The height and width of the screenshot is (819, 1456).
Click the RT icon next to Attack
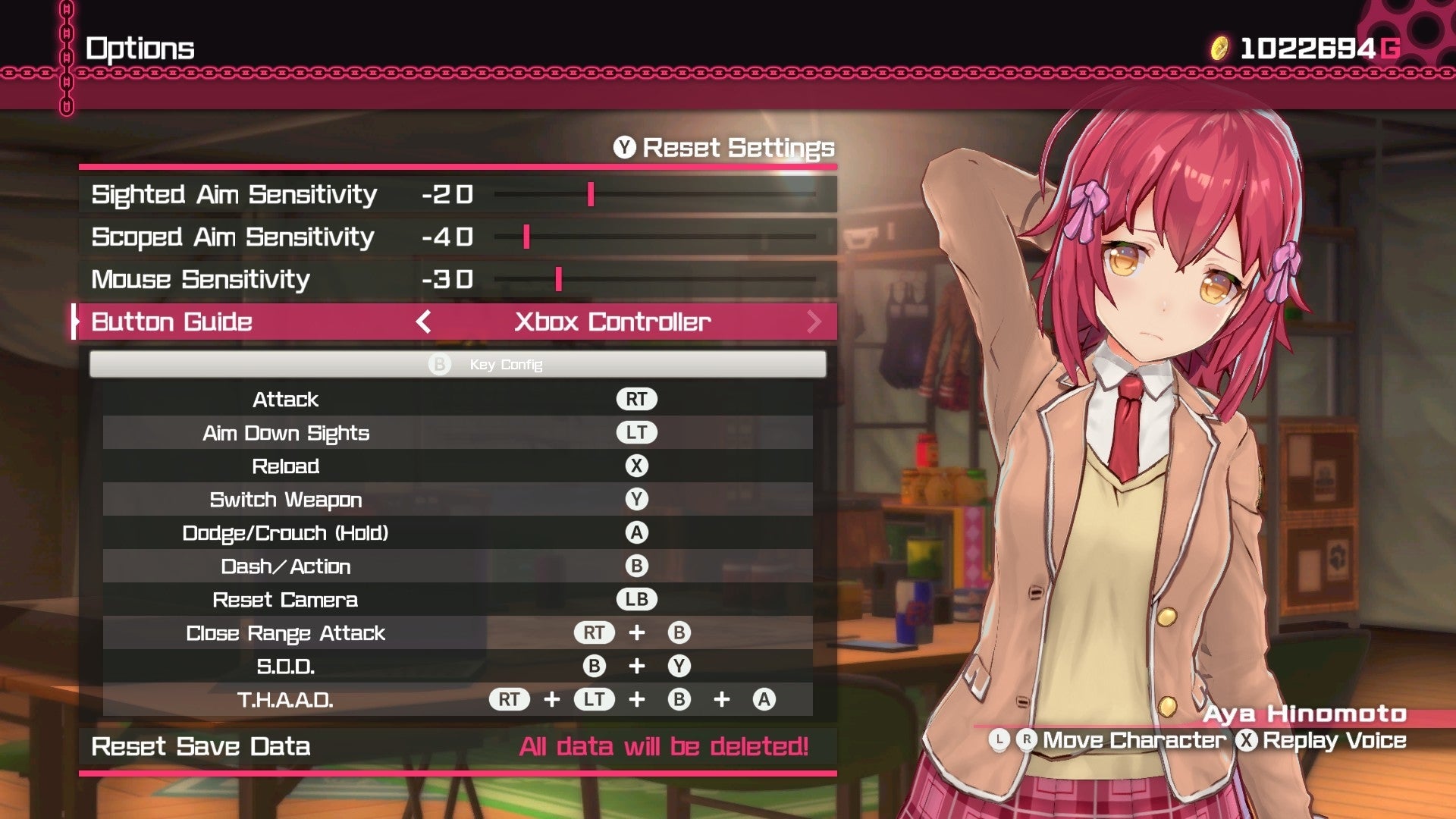[637, 398]
